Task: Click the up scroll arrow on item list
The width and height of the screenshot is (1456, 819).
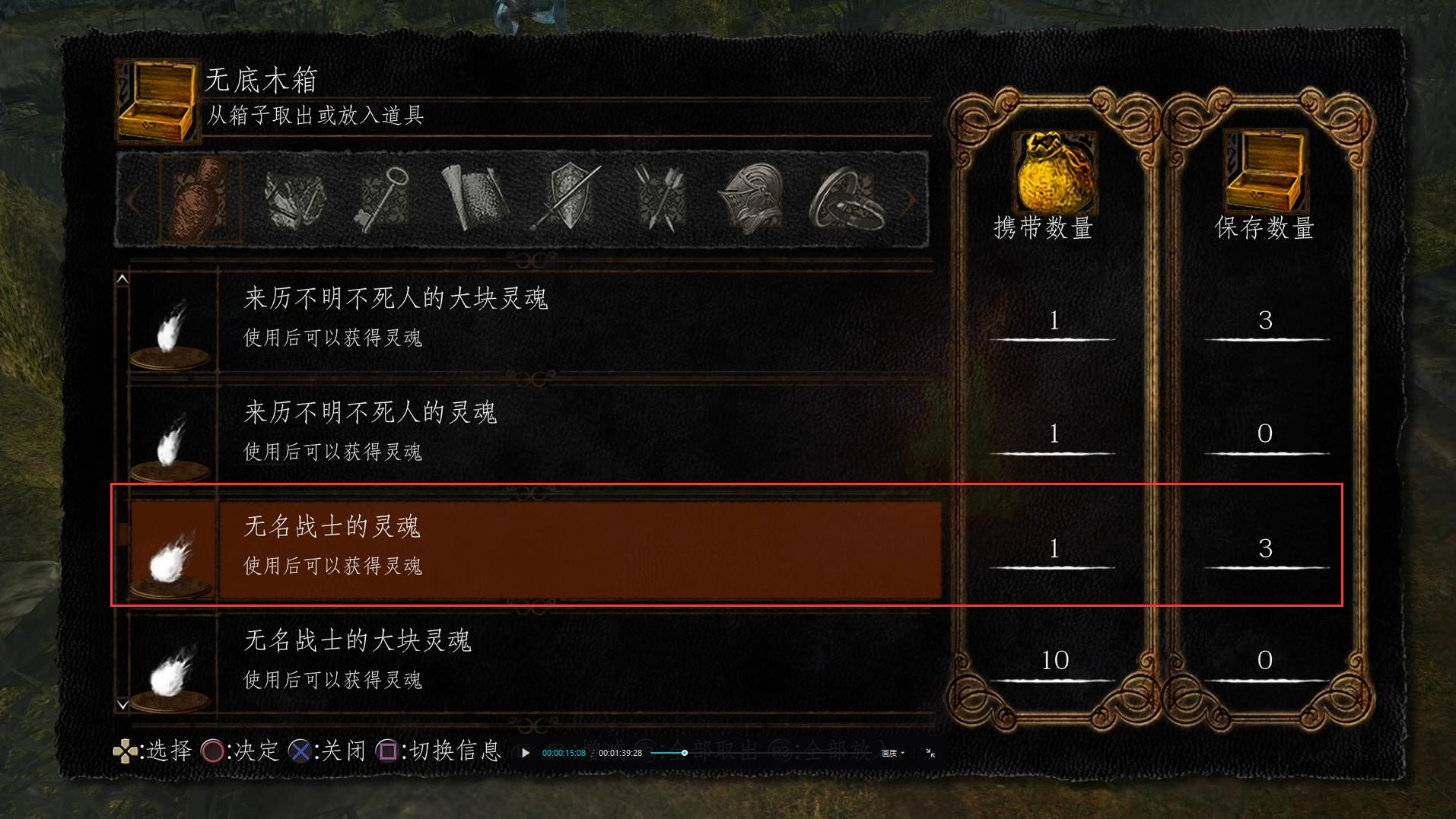Action: [x=122, y=278]
